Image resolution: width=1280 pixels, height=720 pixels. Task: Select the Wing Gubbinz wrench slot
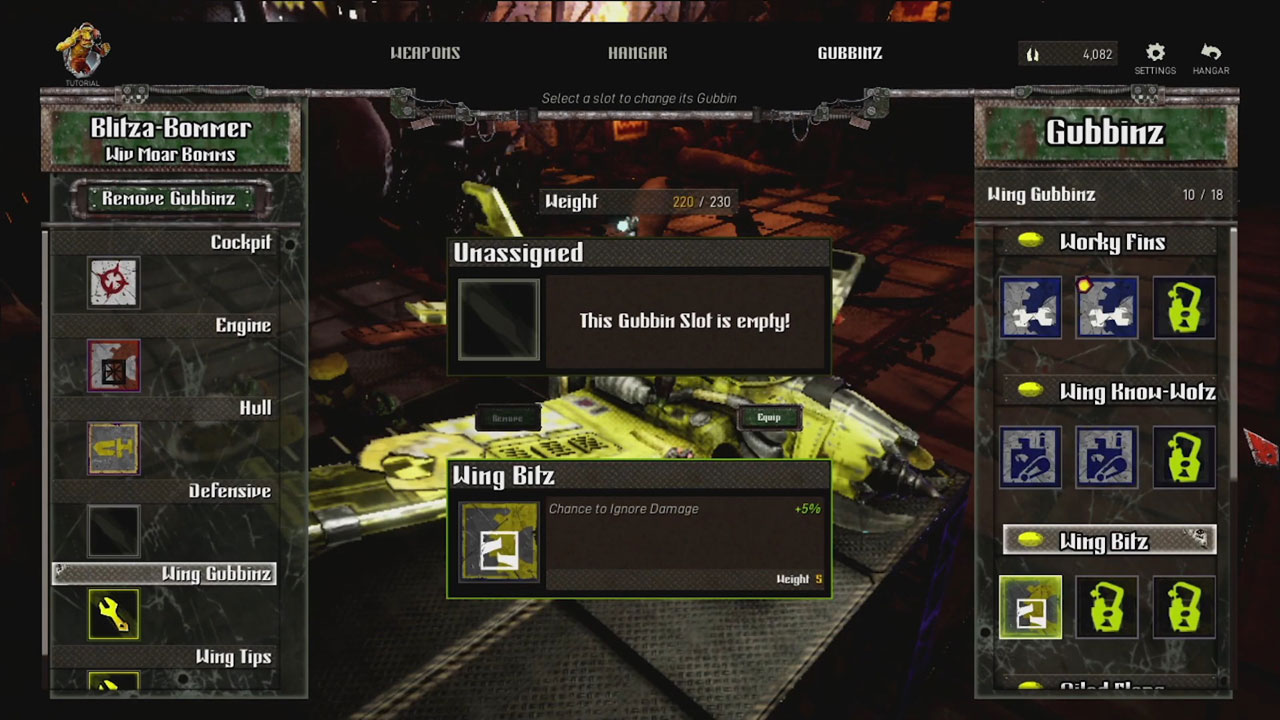coord(113,613)
